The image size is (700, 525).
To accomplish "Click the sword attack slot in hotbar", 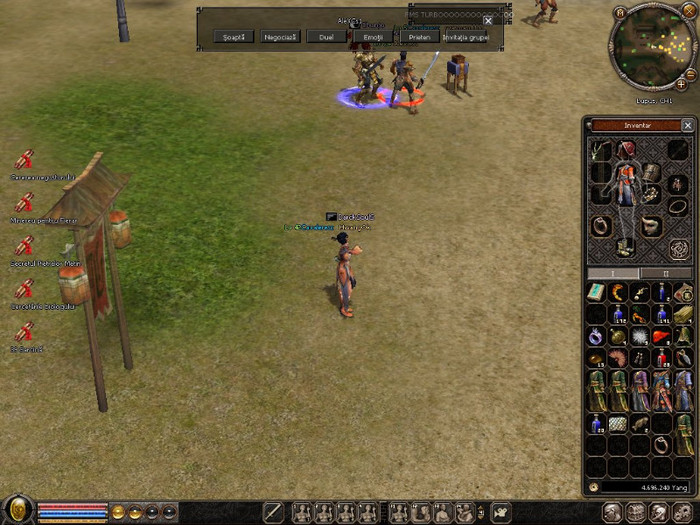I will click(273, 512).
